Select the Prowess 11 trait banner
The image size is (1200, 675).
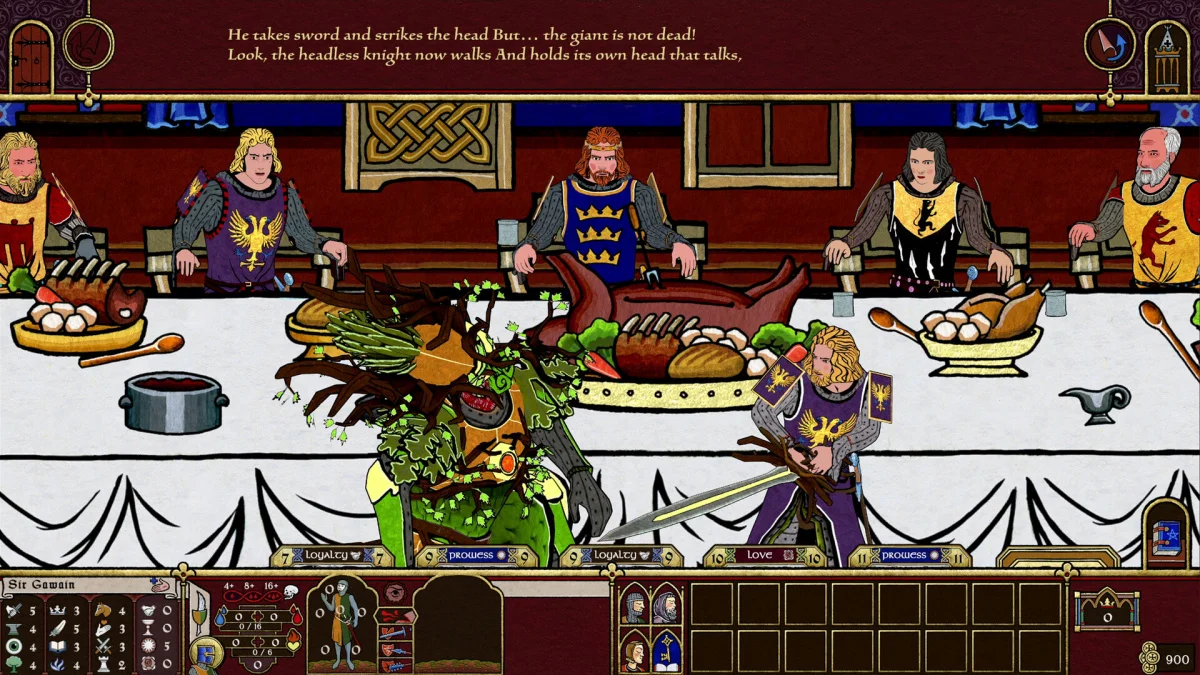point(909,555)
